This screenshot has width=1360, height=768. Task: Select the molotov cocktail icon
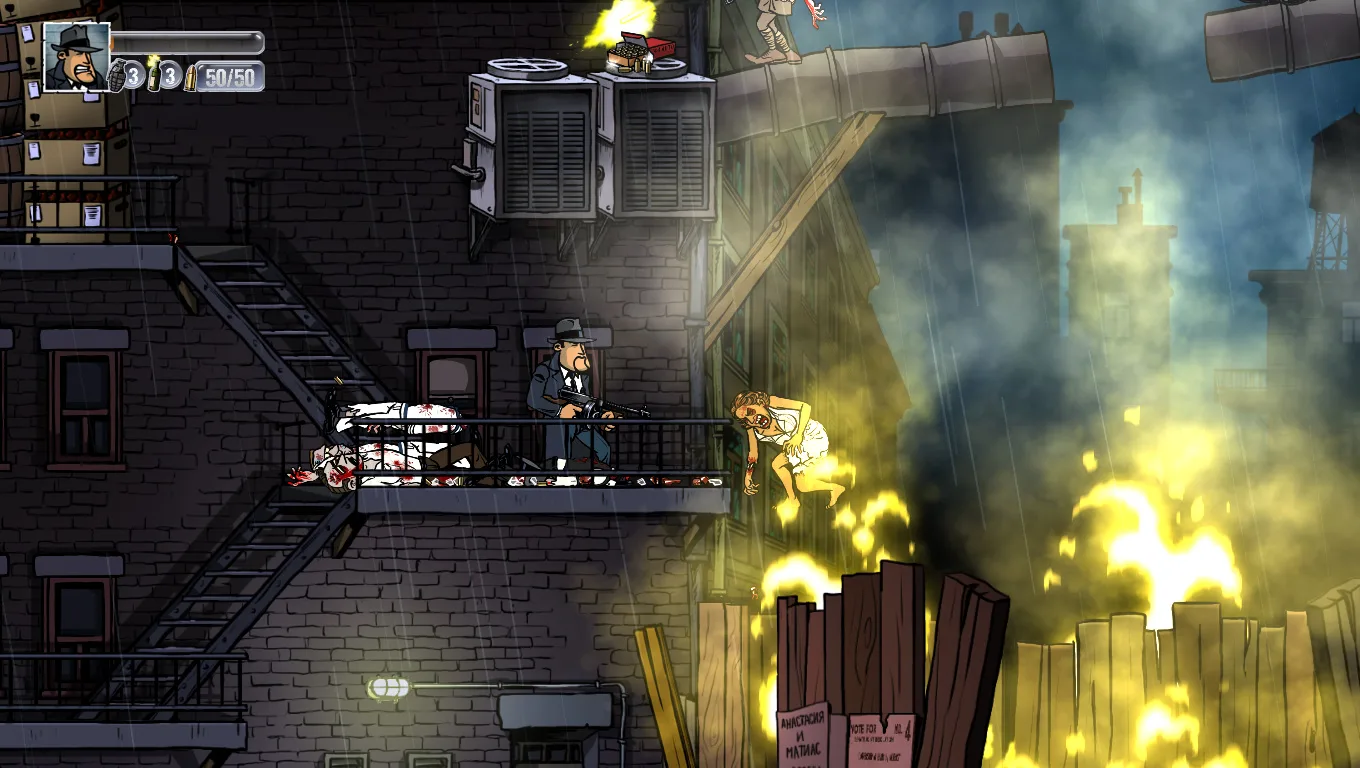(x=154, y=75)
